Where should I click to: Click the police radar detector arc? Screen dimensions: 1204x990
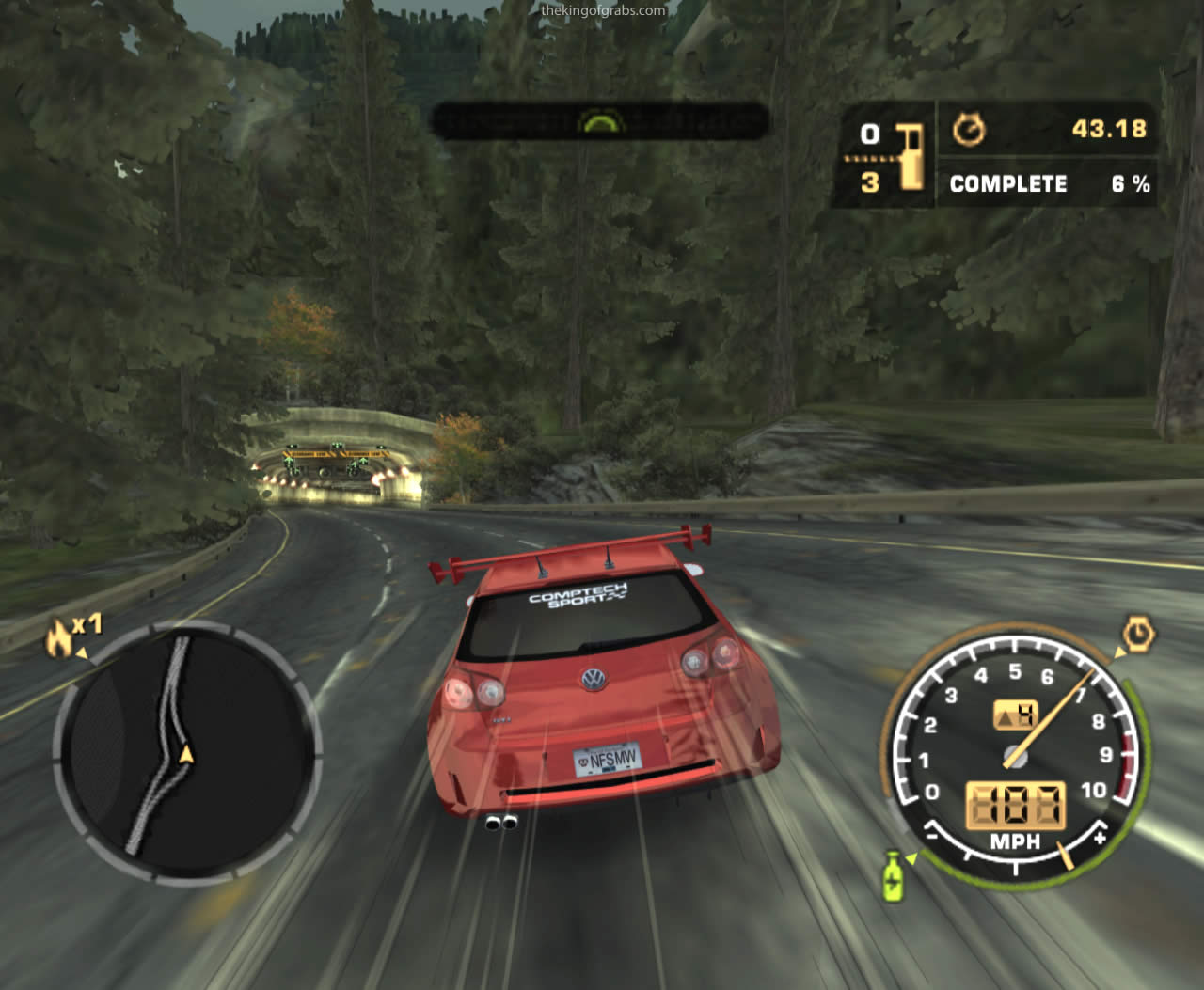[x=599, y=121]
